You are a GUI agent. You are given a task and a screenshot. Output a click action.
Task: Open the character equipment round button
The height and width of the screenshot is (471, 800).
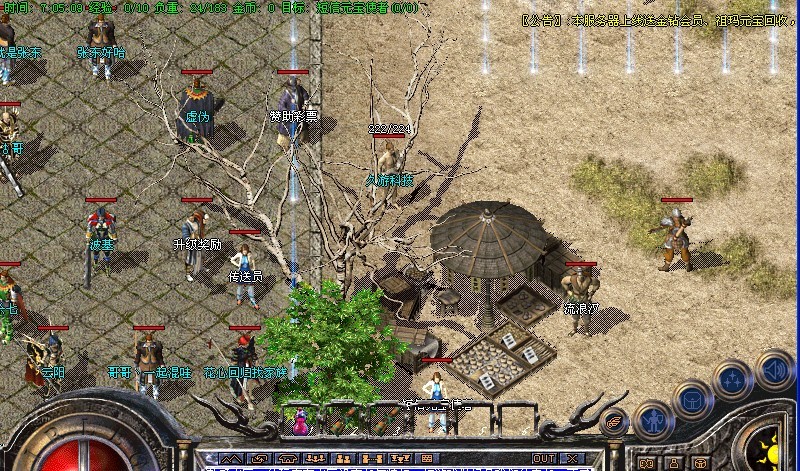[x=653, y=420]
